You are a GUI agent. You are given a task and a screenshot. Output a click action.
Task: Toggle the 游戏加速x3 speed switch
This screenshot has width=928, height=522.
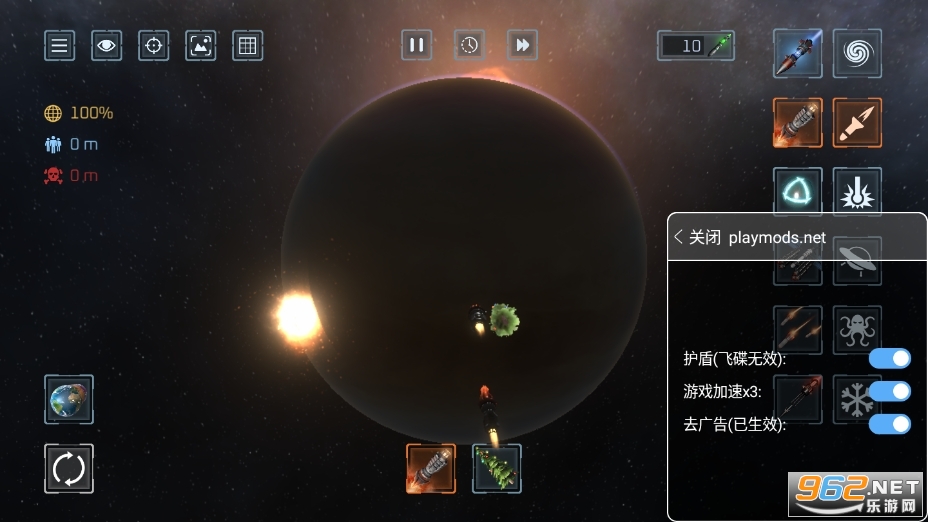point(889,391)
